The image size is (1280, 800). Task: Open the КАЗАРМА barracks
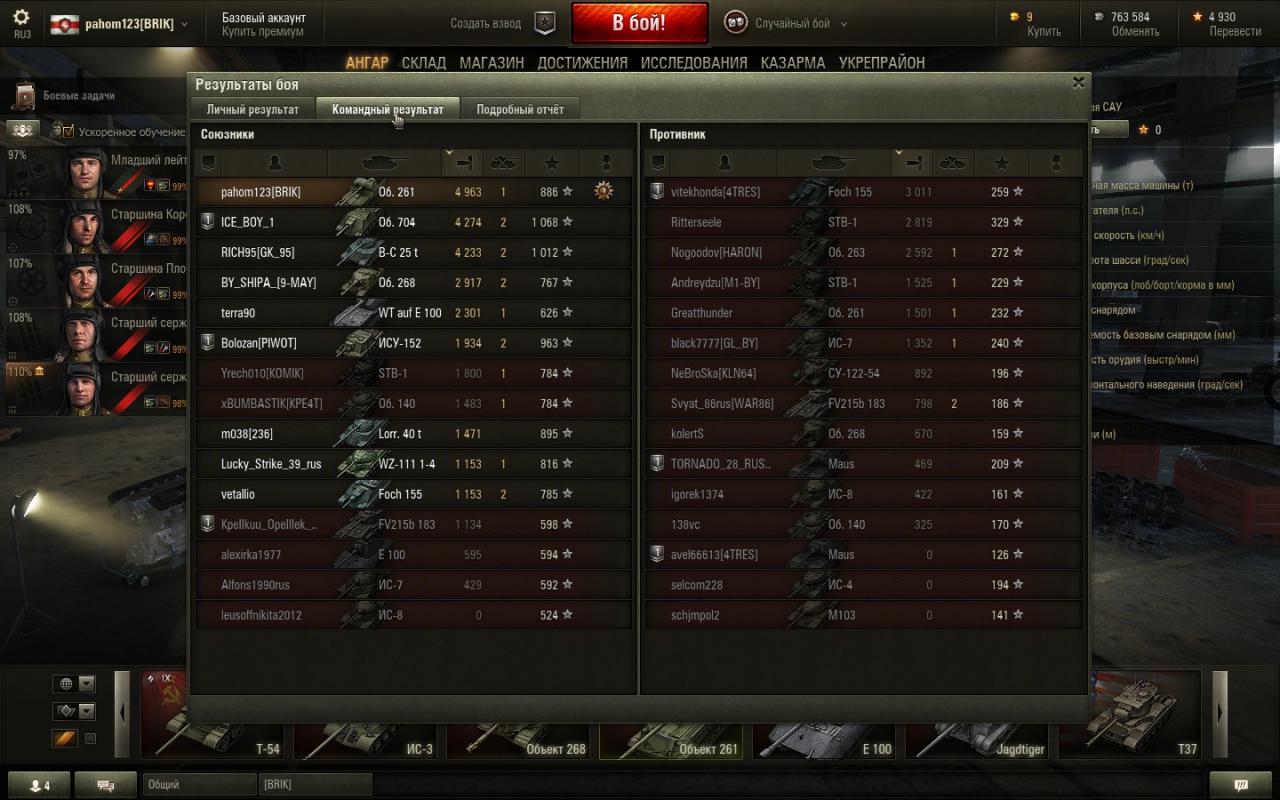(792, 62)
